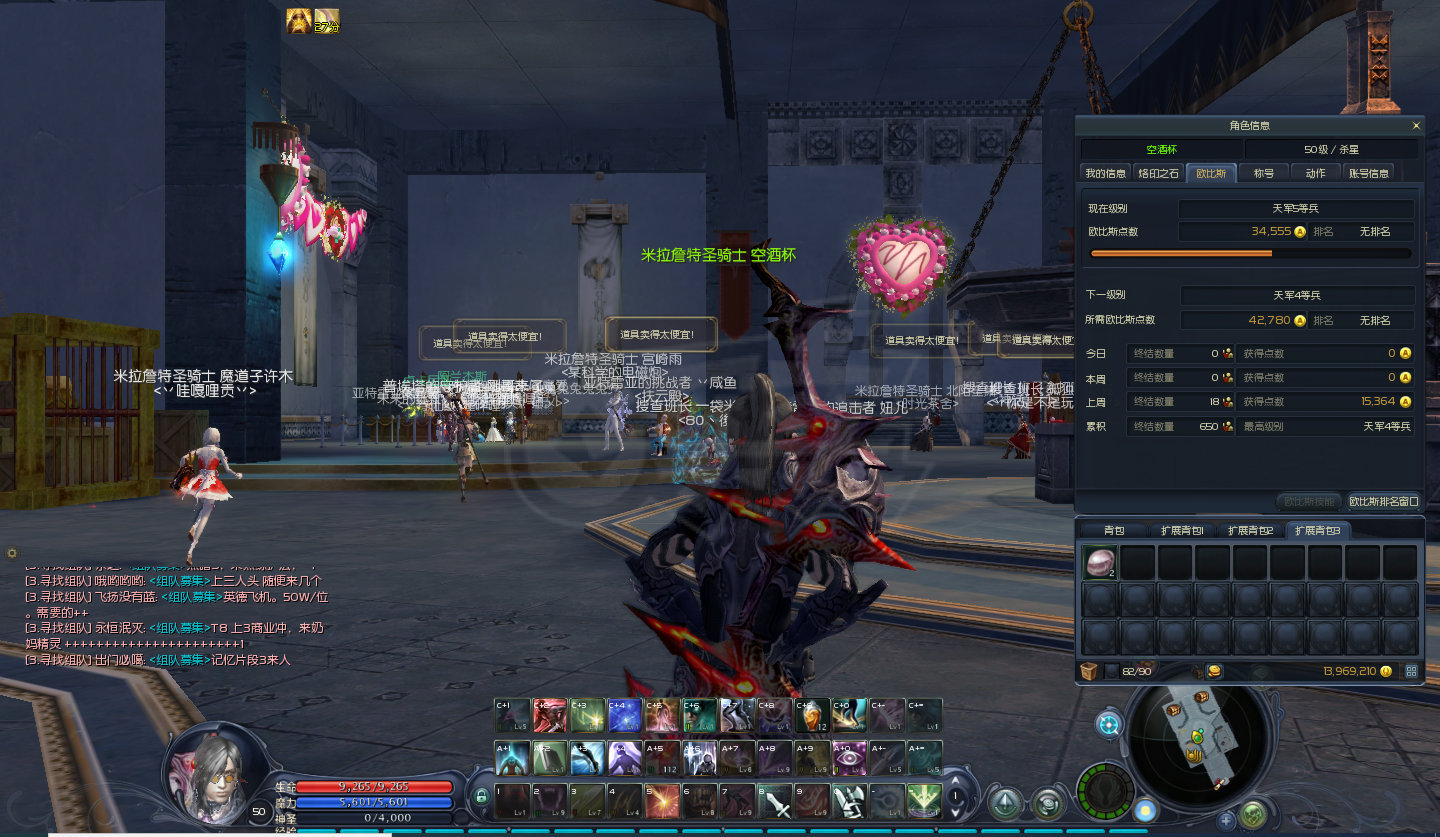Select the pink pearl item slot
This screenshot has width=1440, height=837.
[x=1100, y=563]
